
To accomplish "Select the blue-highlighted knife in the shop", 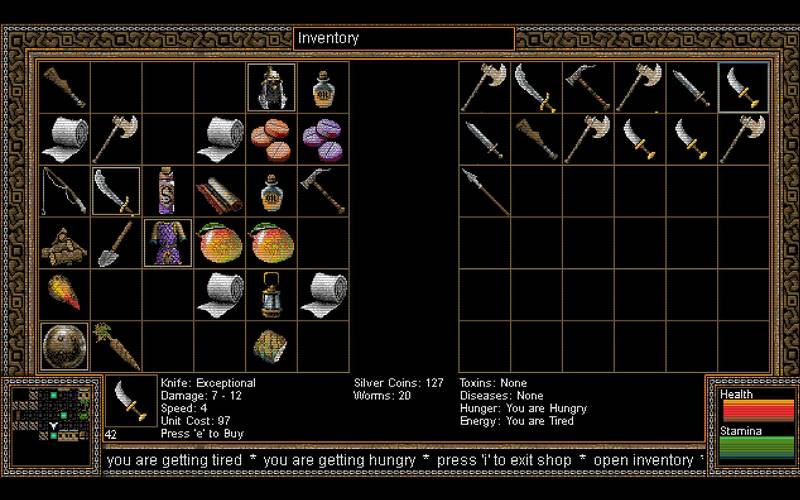I will pyautogui.click(x=743, y=88).
